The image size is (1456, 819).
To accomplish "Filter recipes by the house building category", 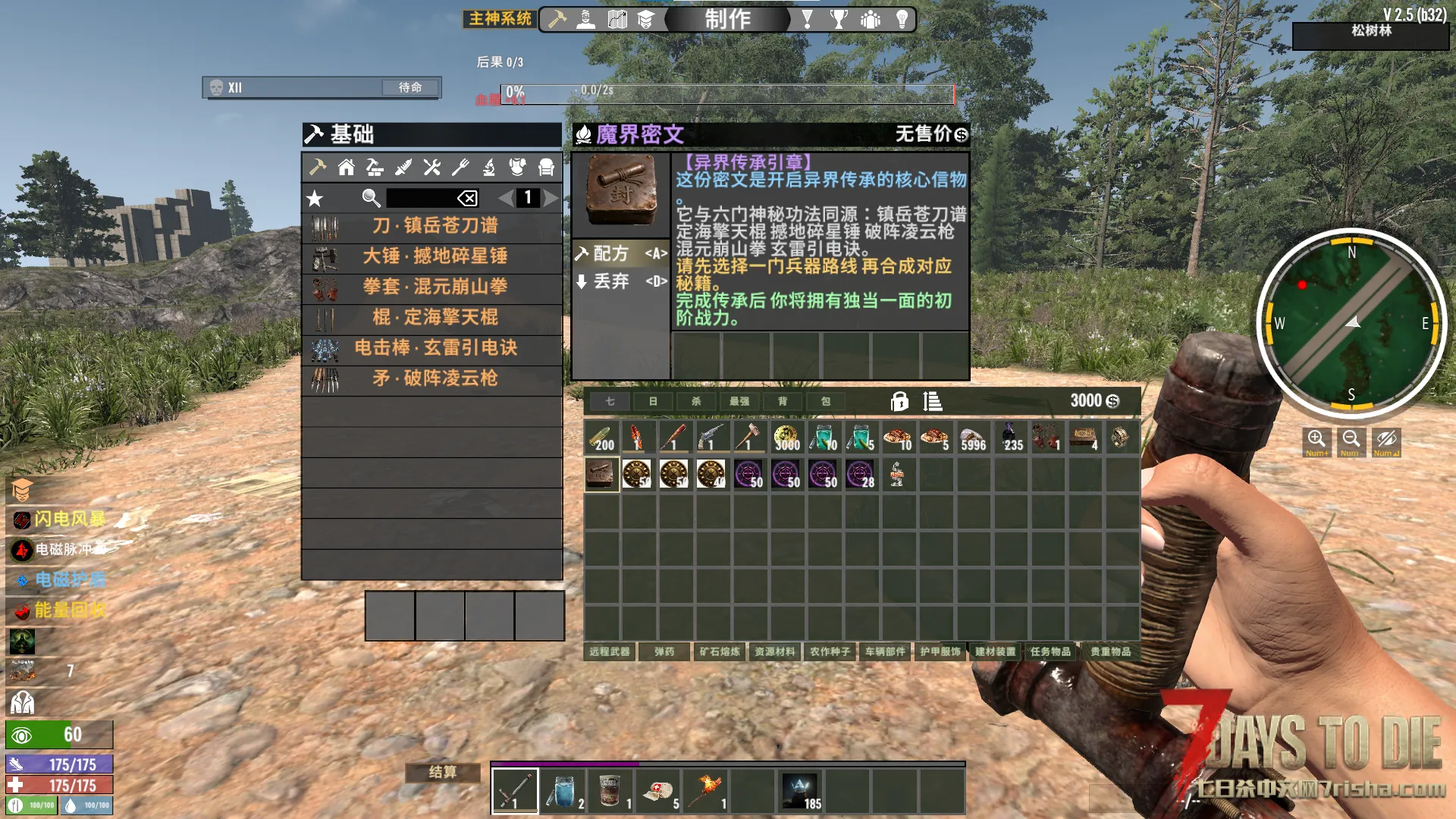I will pyautogui.click(x=347, y=168).
